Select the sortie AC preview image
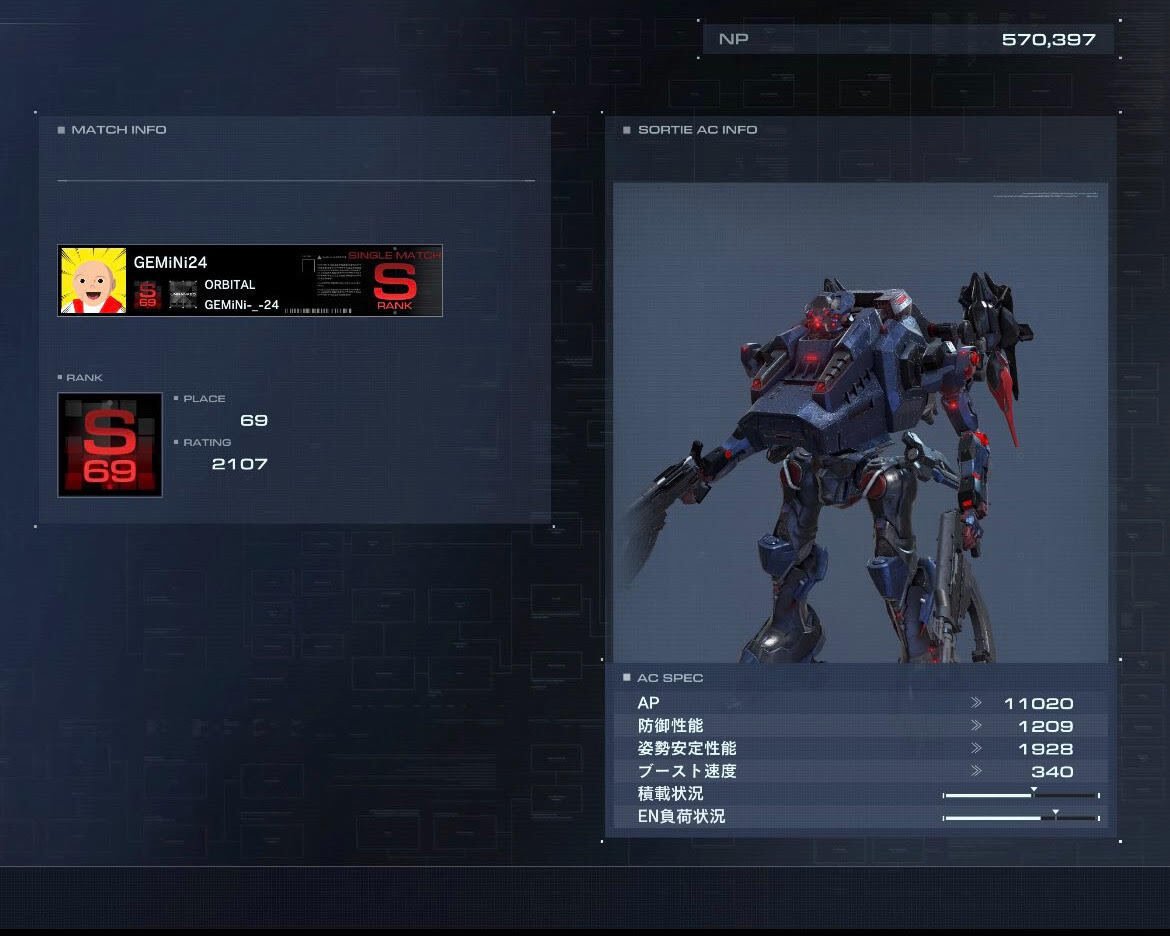This screenshot has width=1170, height=936. pyautogui.click(x=860, y=422)
